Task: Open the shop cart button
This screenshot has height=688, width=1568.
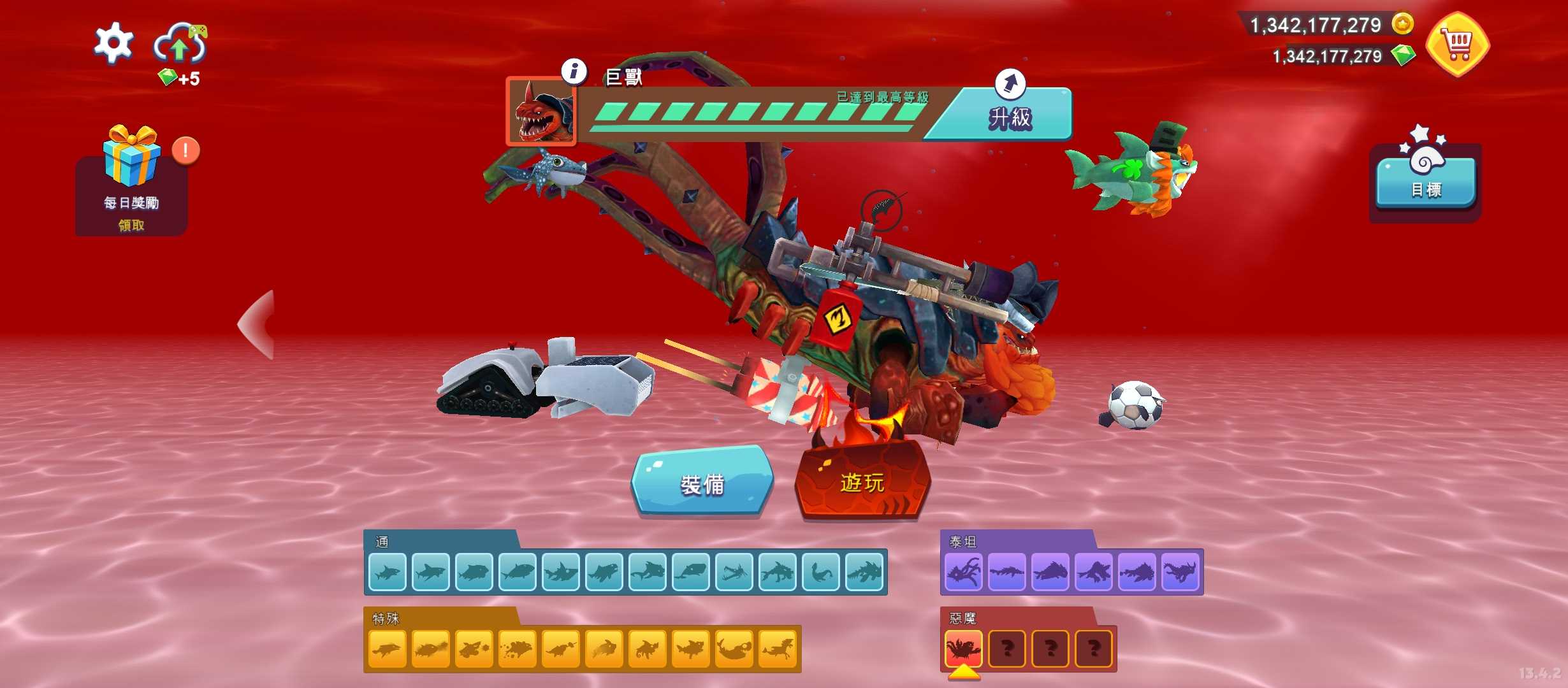Action: [x=1458, y=45]
